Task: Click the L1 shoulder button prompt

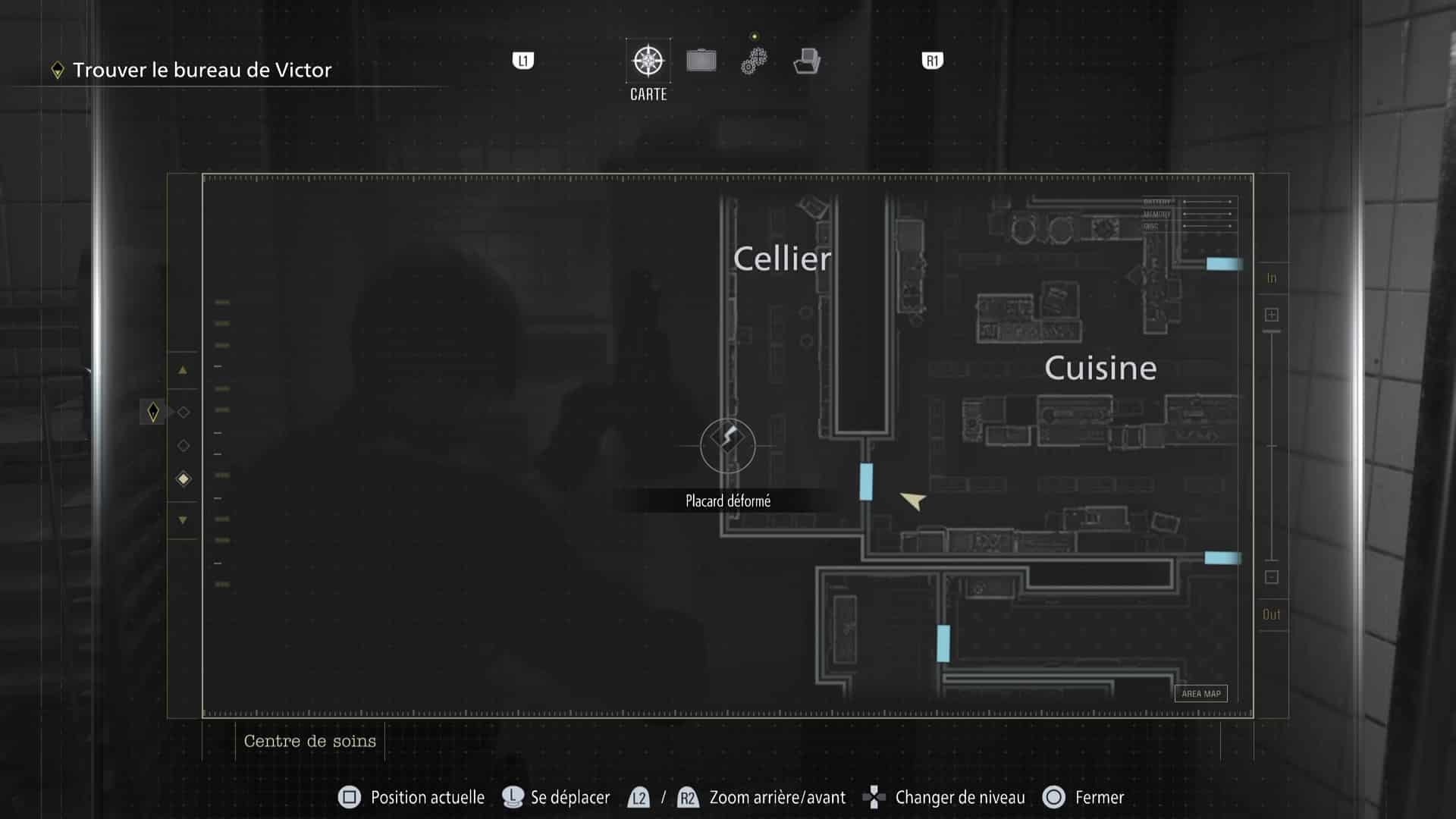Action: tap(523, 61)
